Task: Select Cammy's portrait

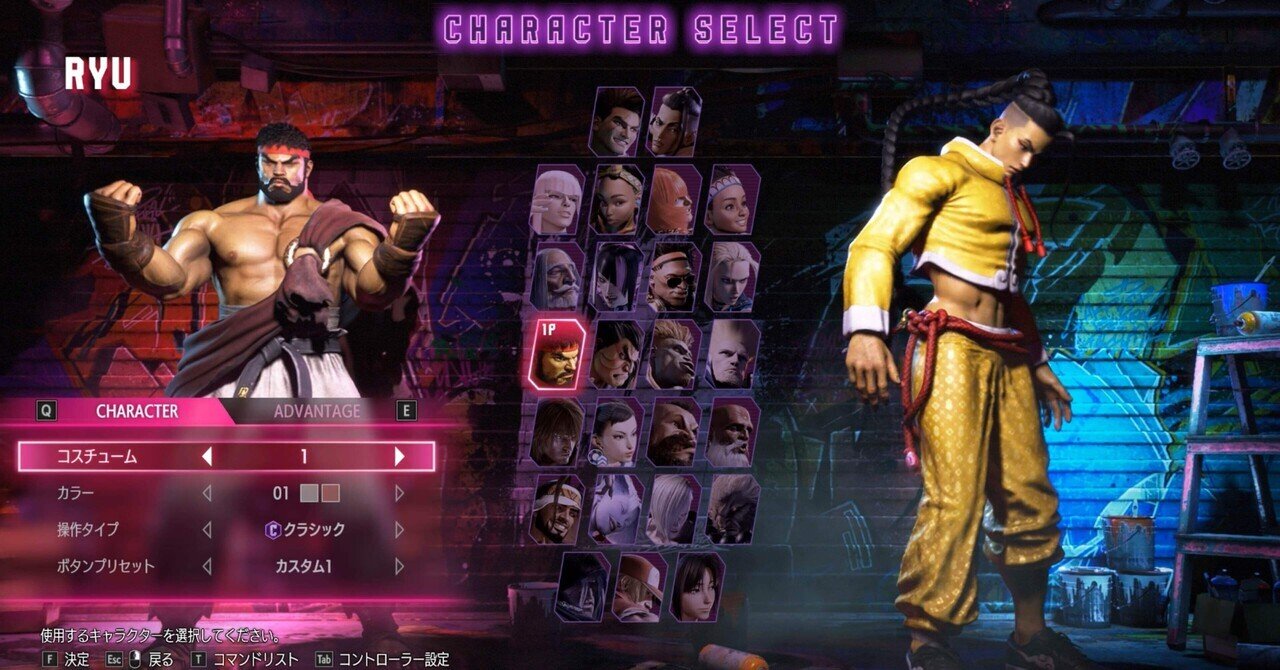Action: (x=732, y=276)
